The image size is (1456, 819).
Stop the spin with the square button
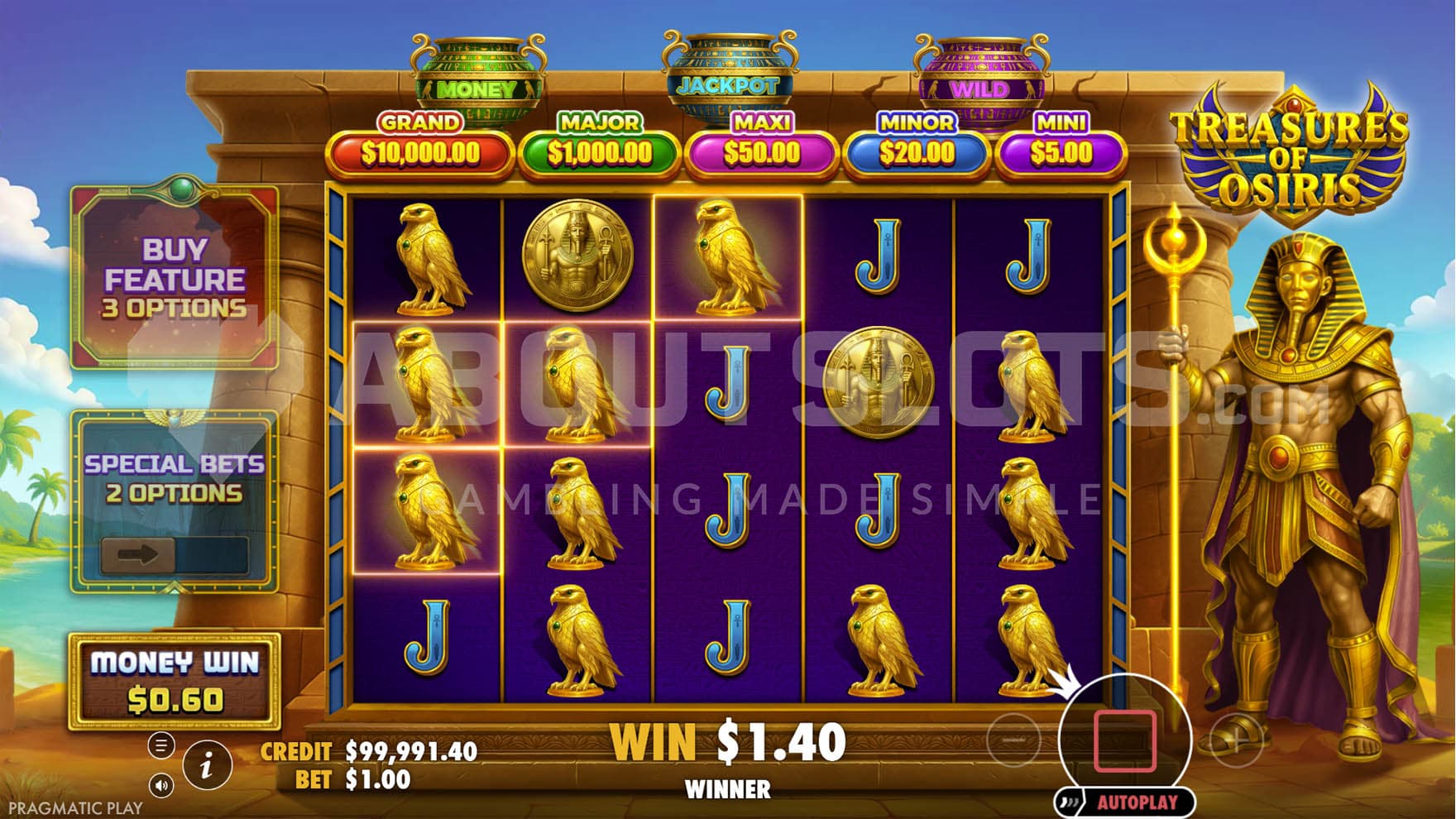[x=1124, y=740]
